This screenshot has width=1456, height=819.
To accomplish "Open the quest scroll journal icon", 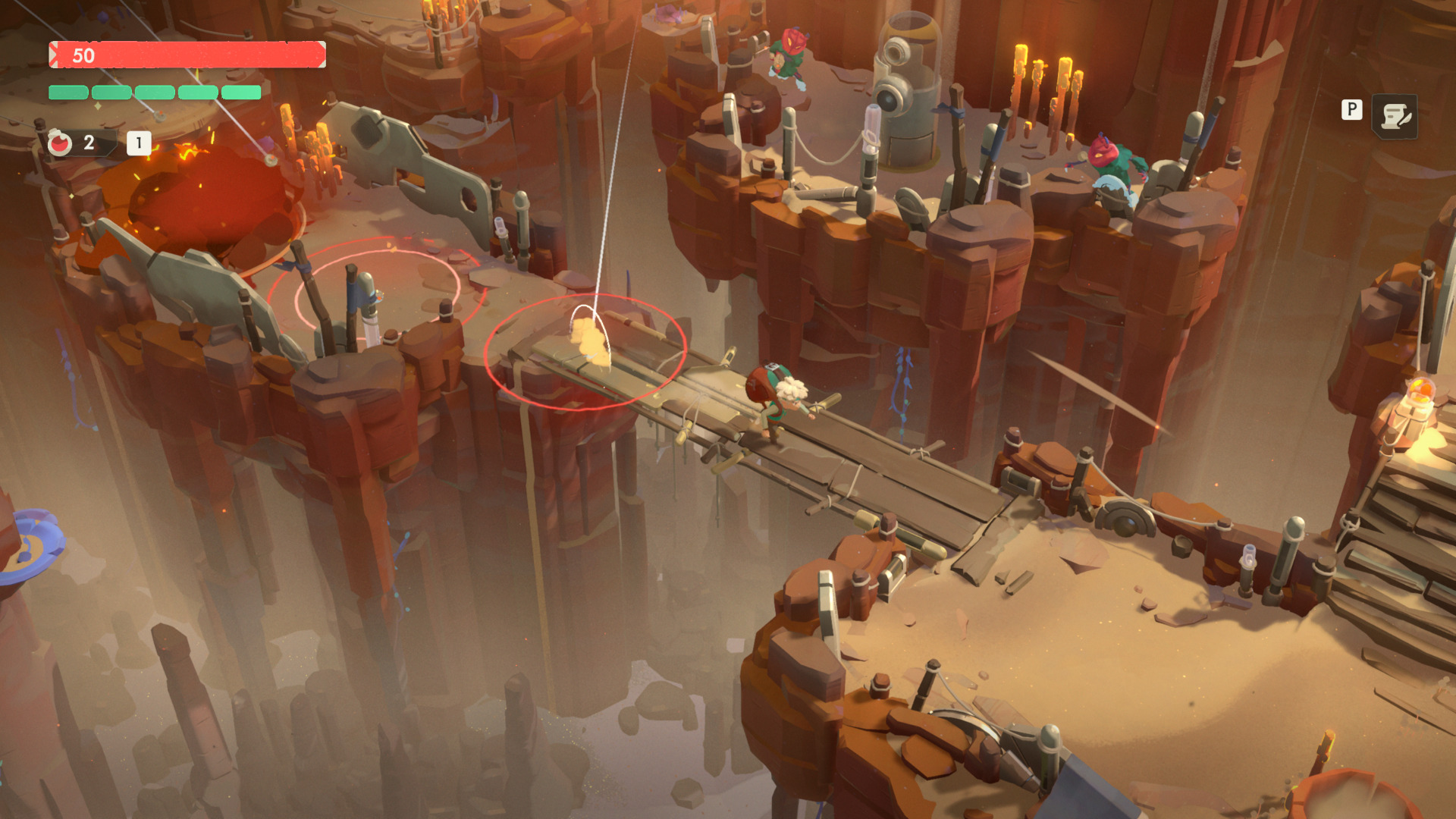I will pyautogui.click(x=1395, y=117).
